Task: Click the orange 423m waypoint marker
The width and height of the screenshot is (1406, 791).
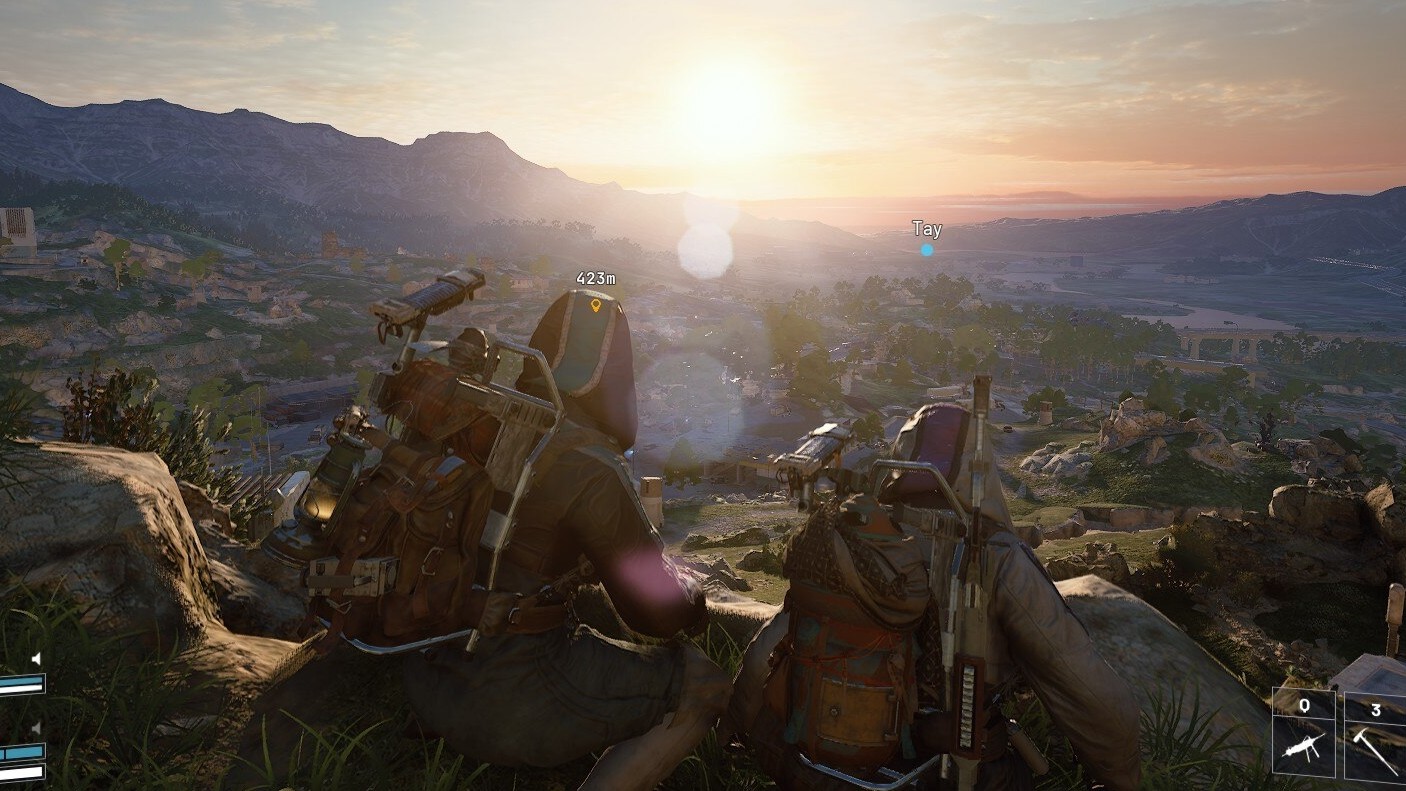Action: tap(596, 304)
